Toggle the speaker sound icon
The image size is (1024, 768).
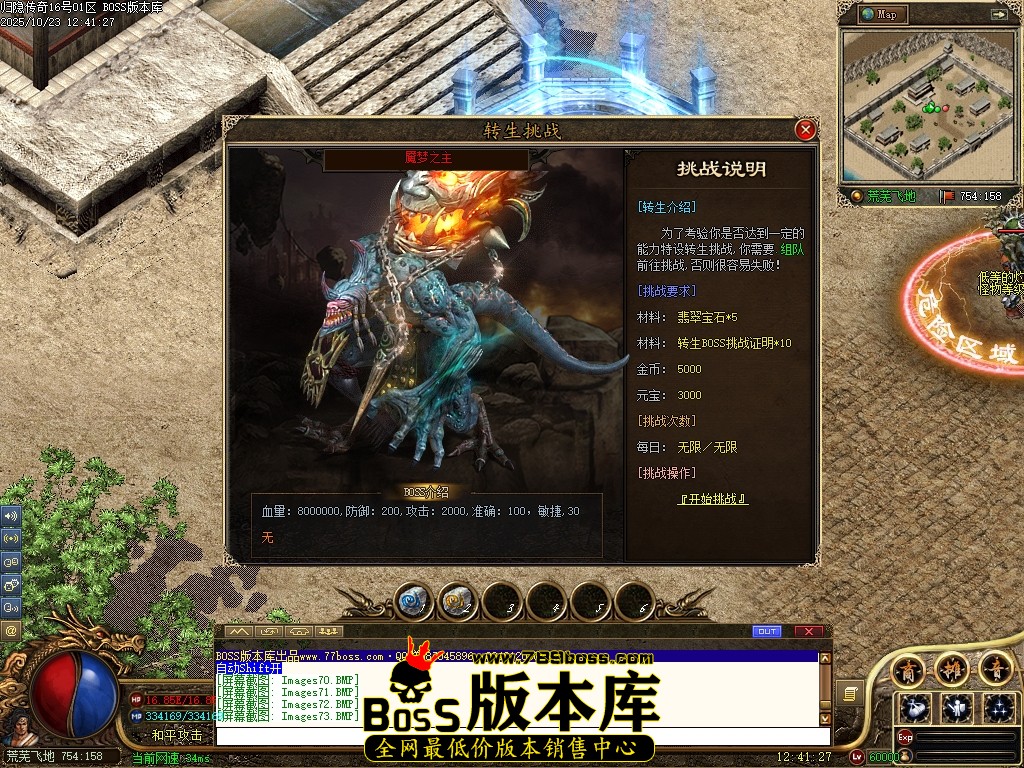(11, 516)
